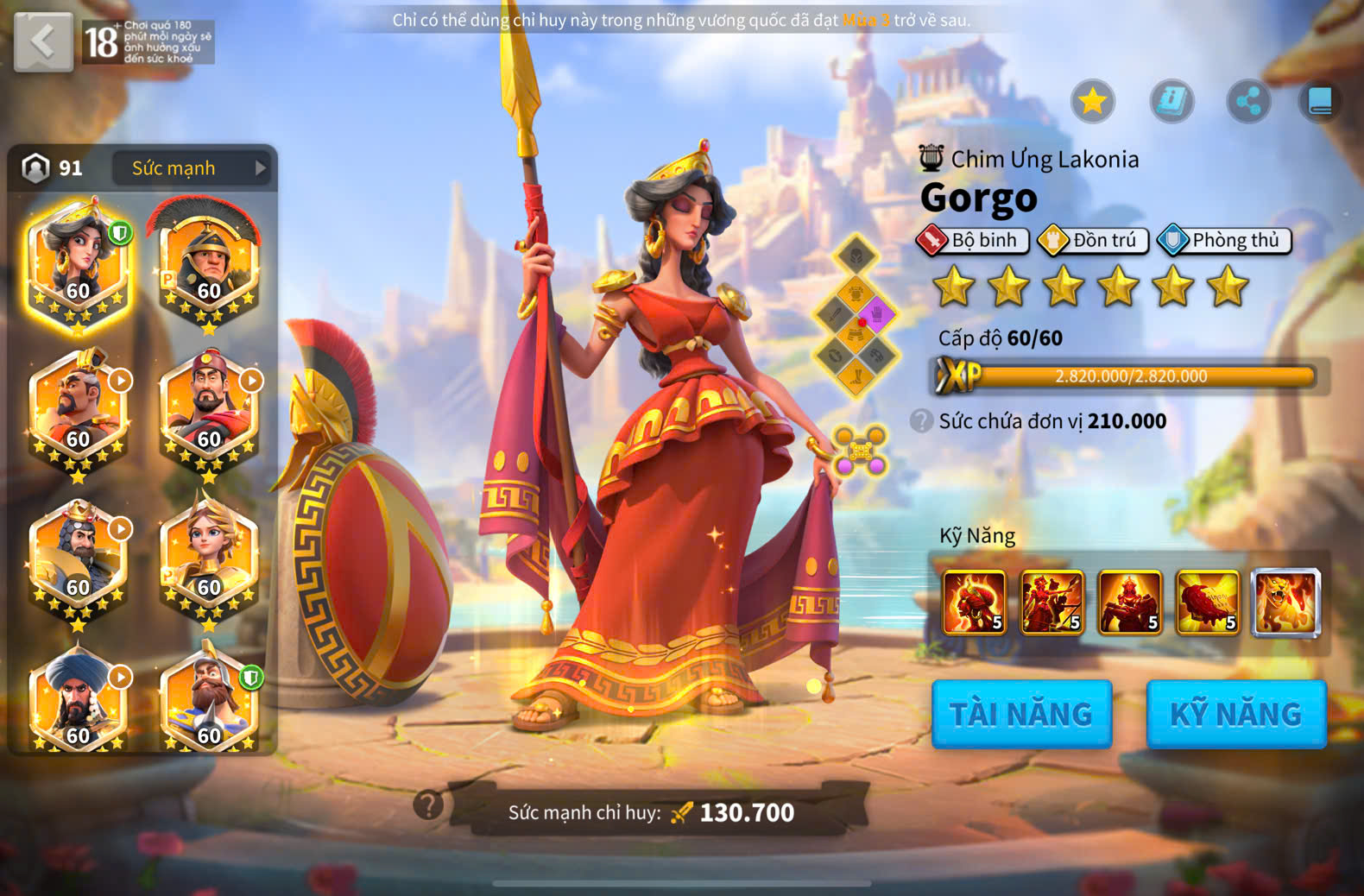Pick the blonde female commander portrait
Image resolution: width=1364 pixels, height=896 pixels.
(x=208, y=557)
